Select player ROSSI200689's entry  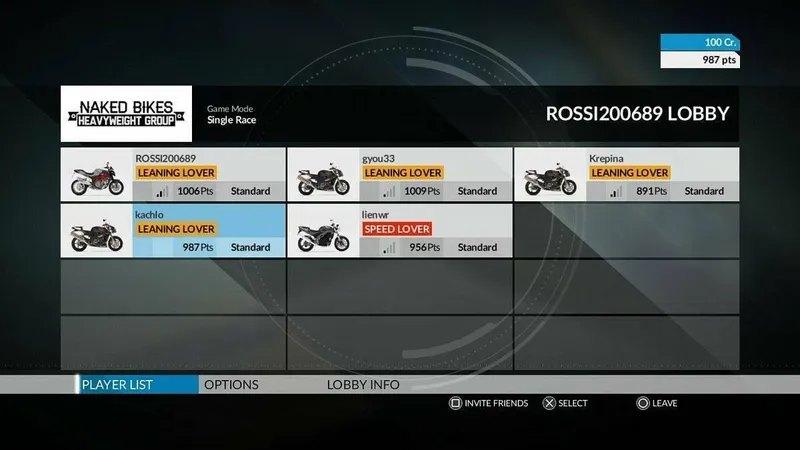[172, 175]
